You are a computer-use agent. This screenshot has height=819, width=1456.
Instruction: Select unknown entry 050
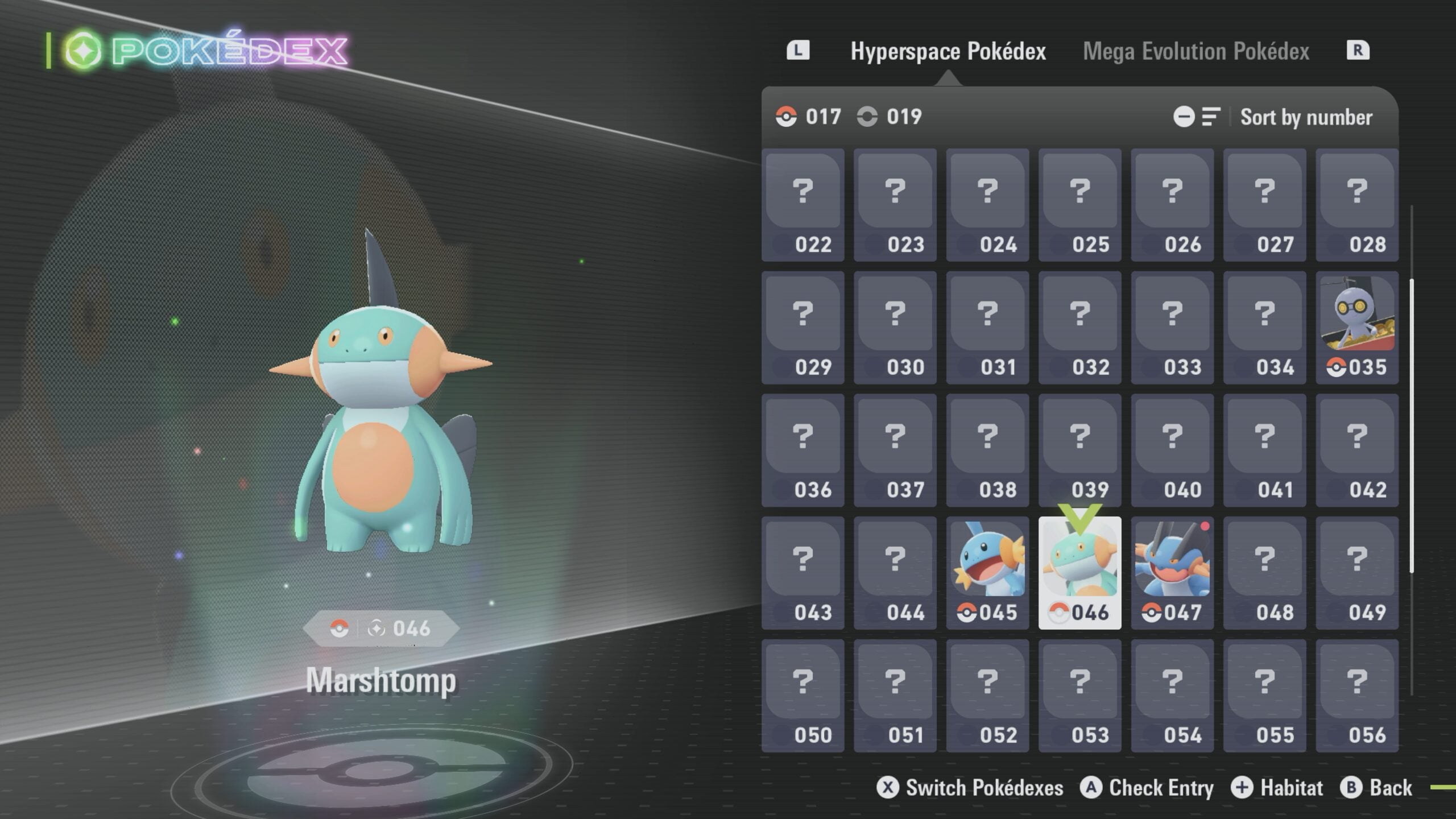pyautogui.click(x=803, y=696)
